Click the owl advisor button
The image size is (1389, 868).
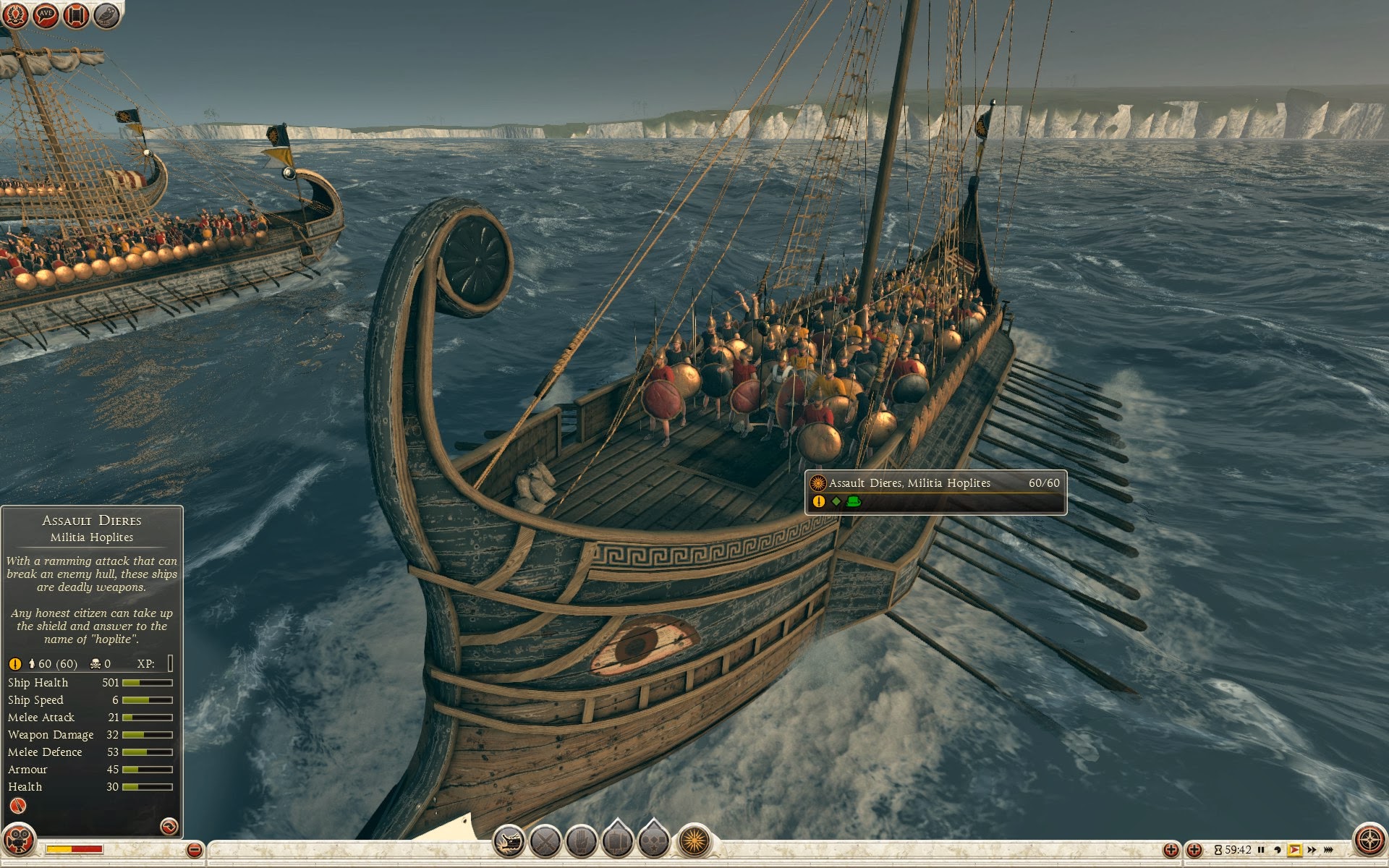pos(106,15)
